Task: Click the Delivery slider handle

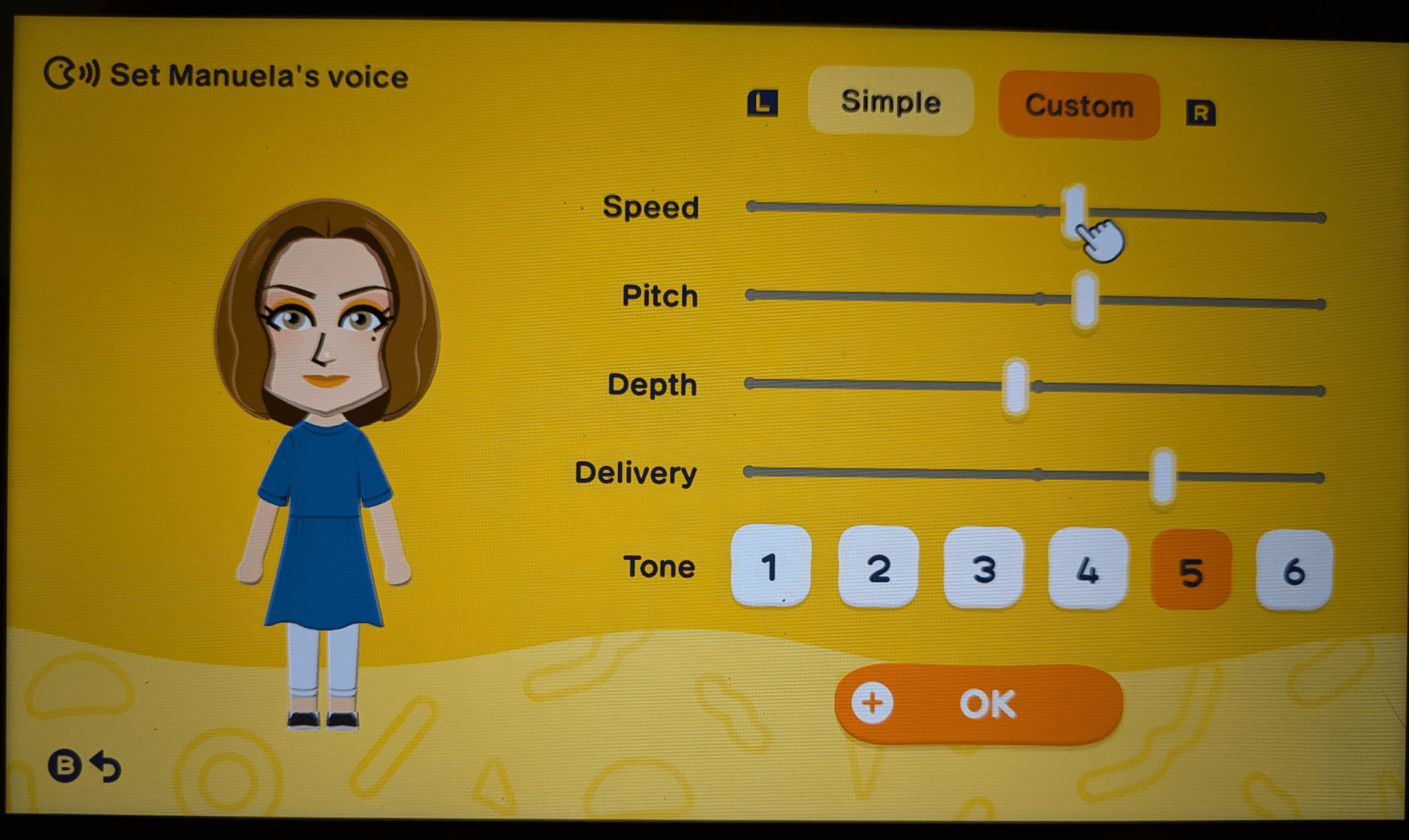Action: point(1161,473)
